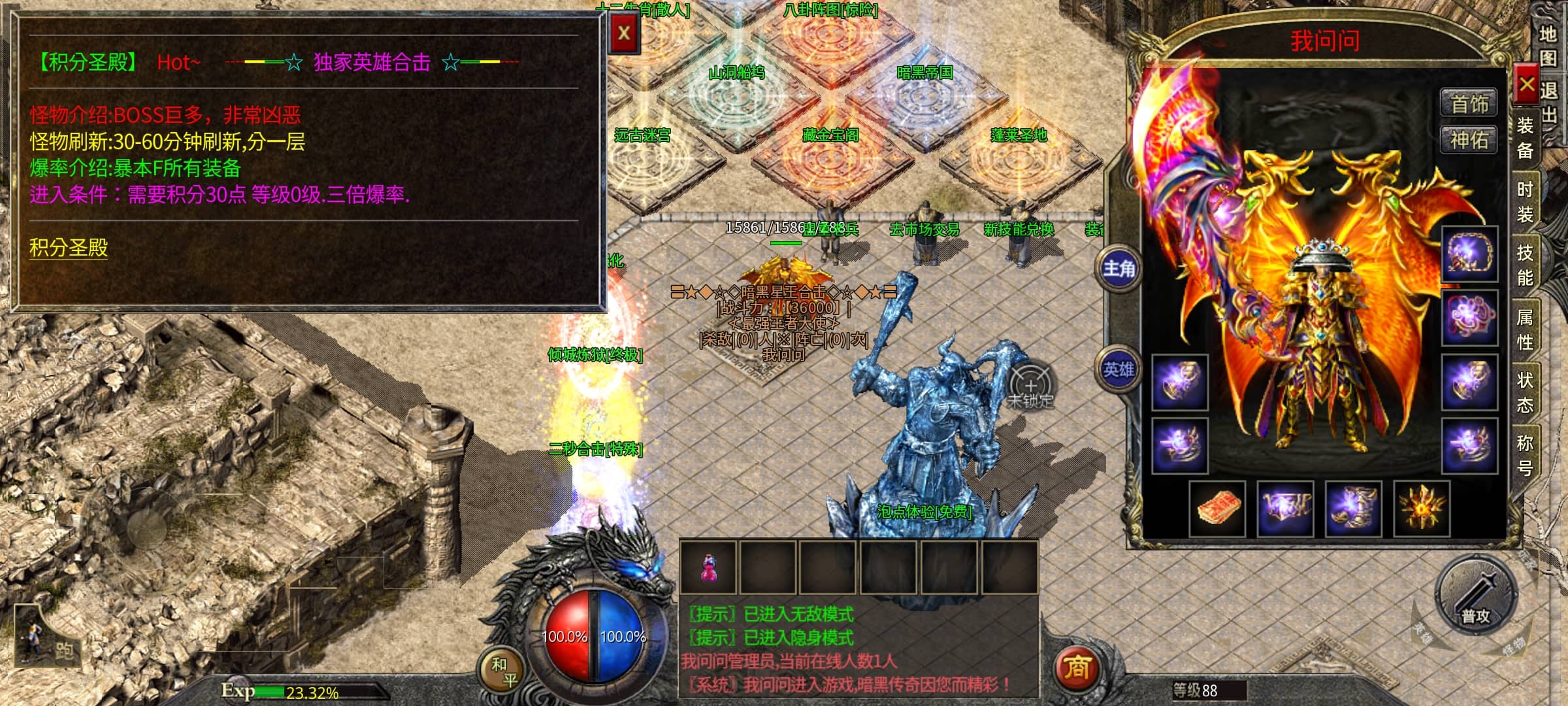Enter the 积分圣殿 link
Viewport: 1568px width, 706px height.
coord(69,248)
